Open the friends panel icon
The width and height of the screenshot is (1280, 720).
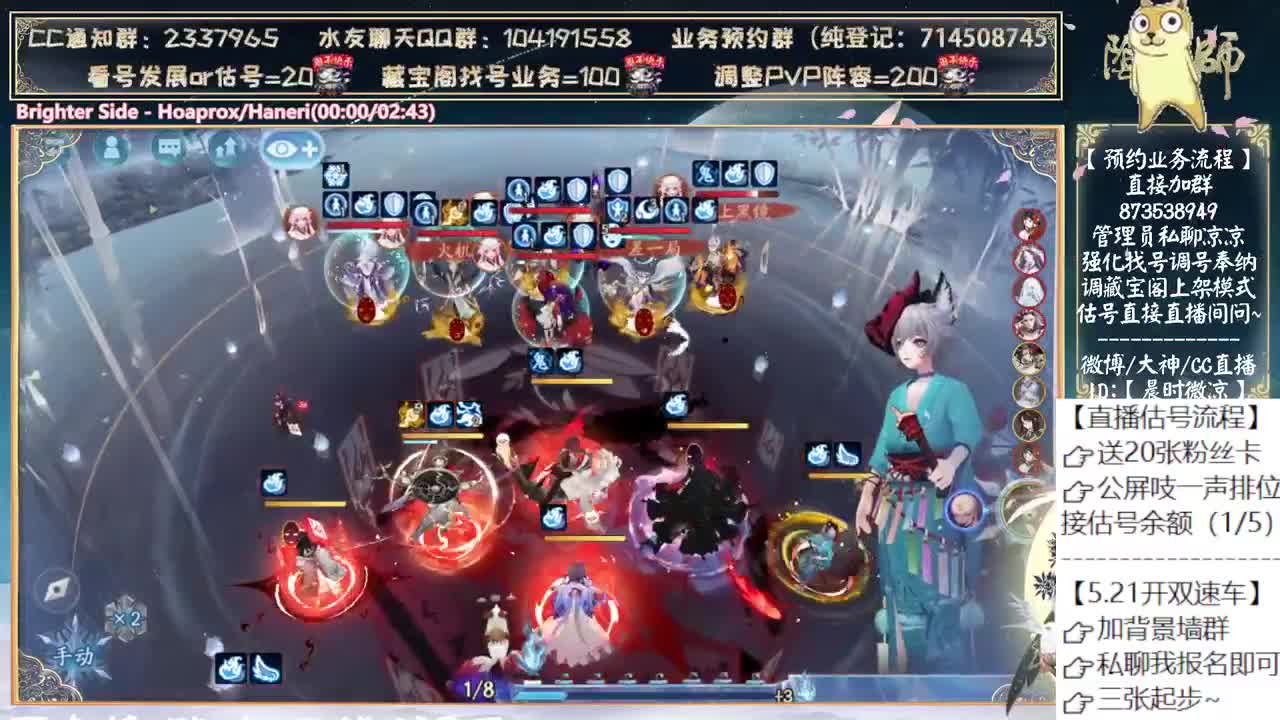pyautogui.click(x=111, y=147)
